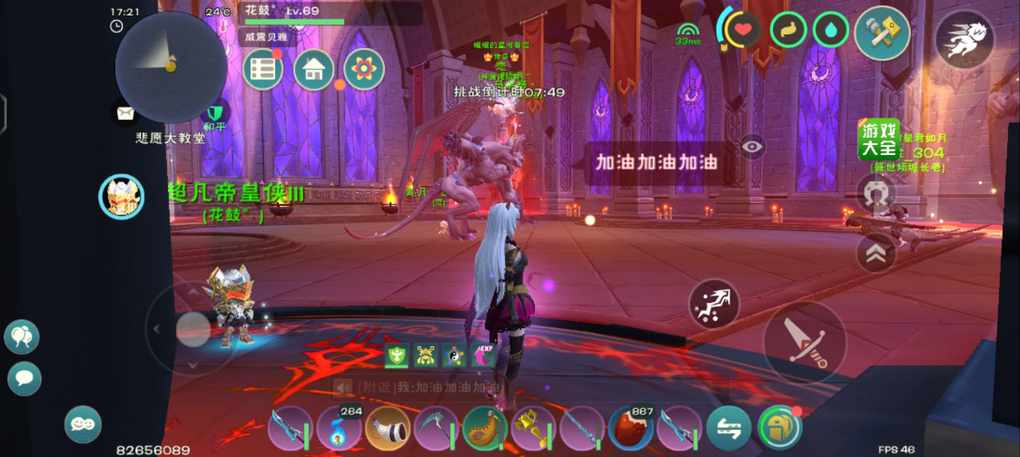Activate the sprint running figure button
This screenshot has width=1020, height=457.
click(964, 39)
